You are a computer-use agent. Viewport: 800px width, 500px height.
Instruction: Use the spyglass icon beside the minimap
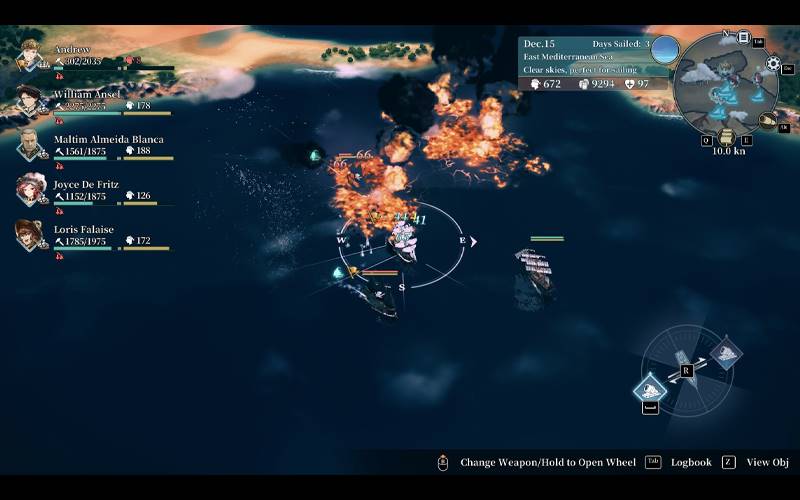pos(767,120)
